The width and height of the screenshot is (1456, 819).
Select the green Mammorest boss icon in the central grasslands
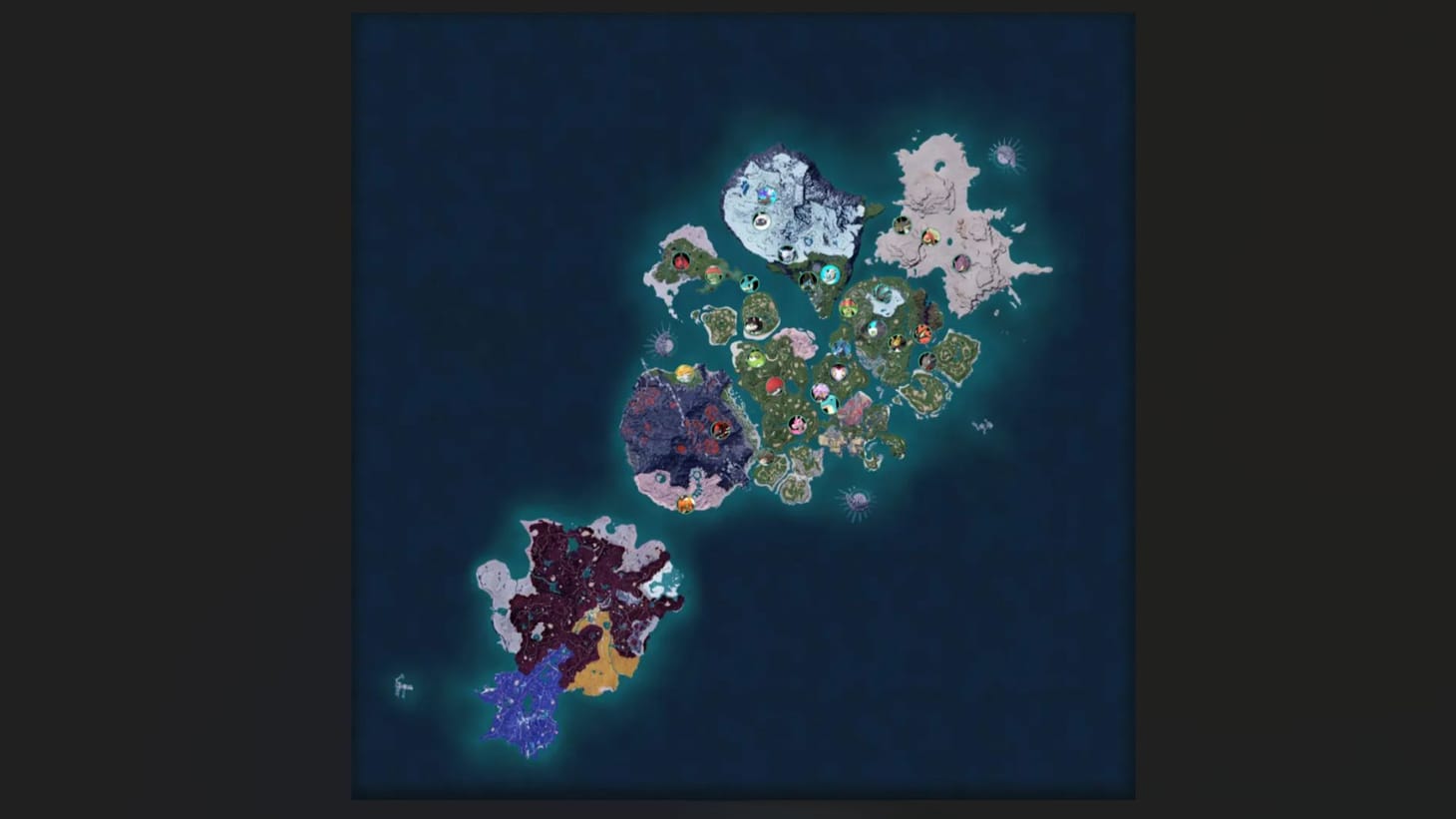[x=755, y=357]
